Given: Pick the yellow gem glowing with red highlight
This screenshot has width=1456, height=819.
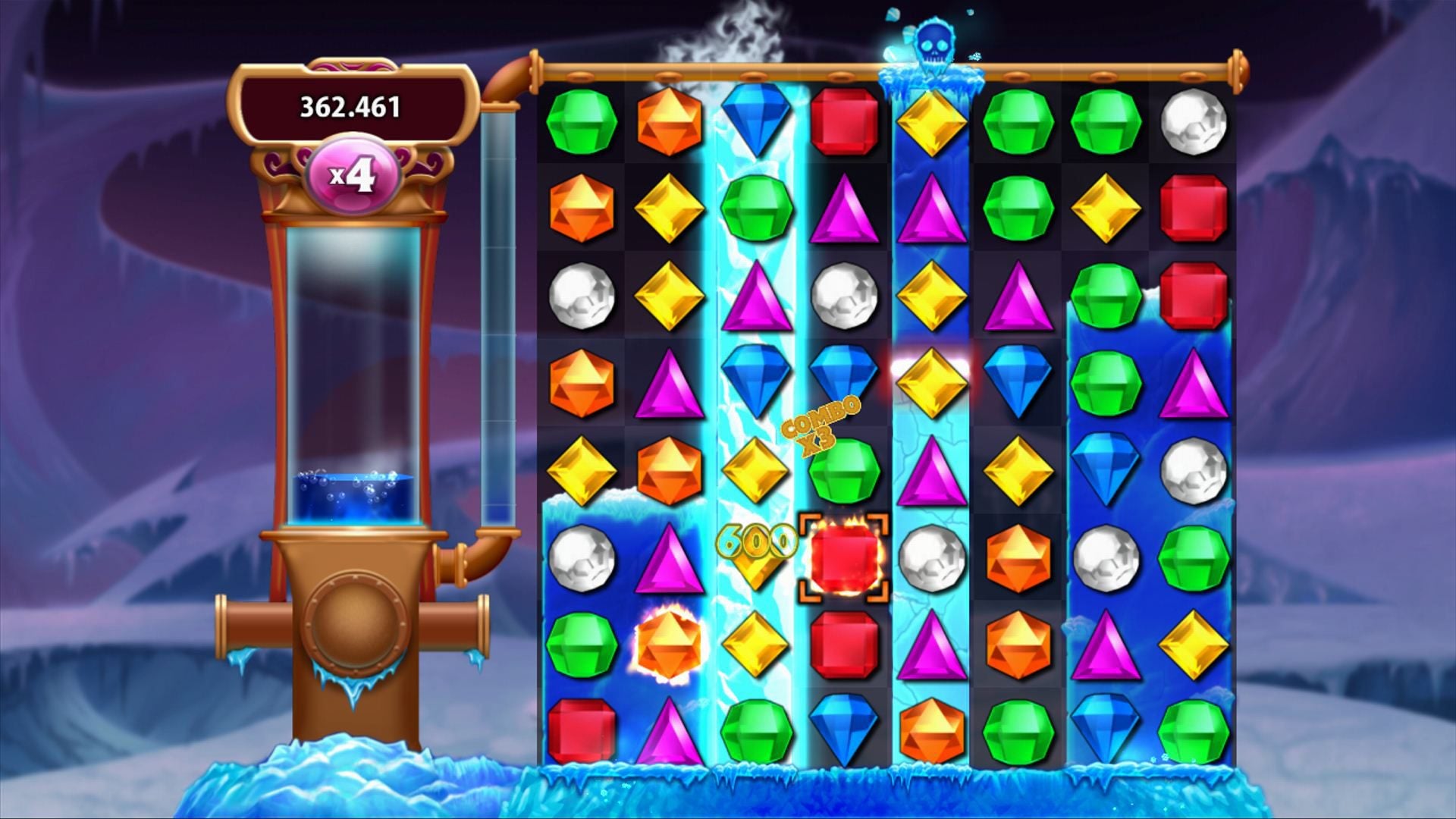Looking at the screenshot, I should 931,381.
